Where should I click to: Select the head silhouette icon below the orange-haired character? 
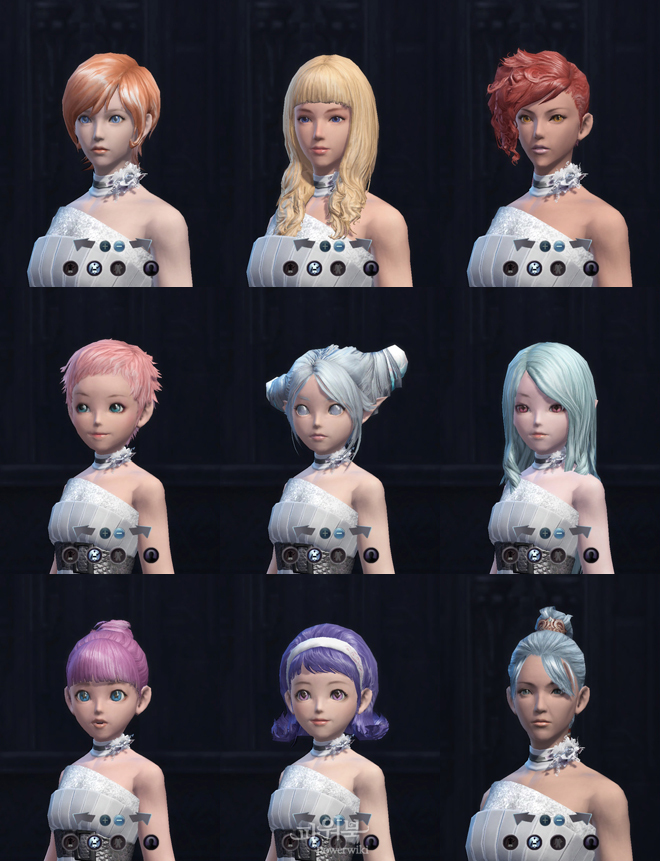(150, 268)
